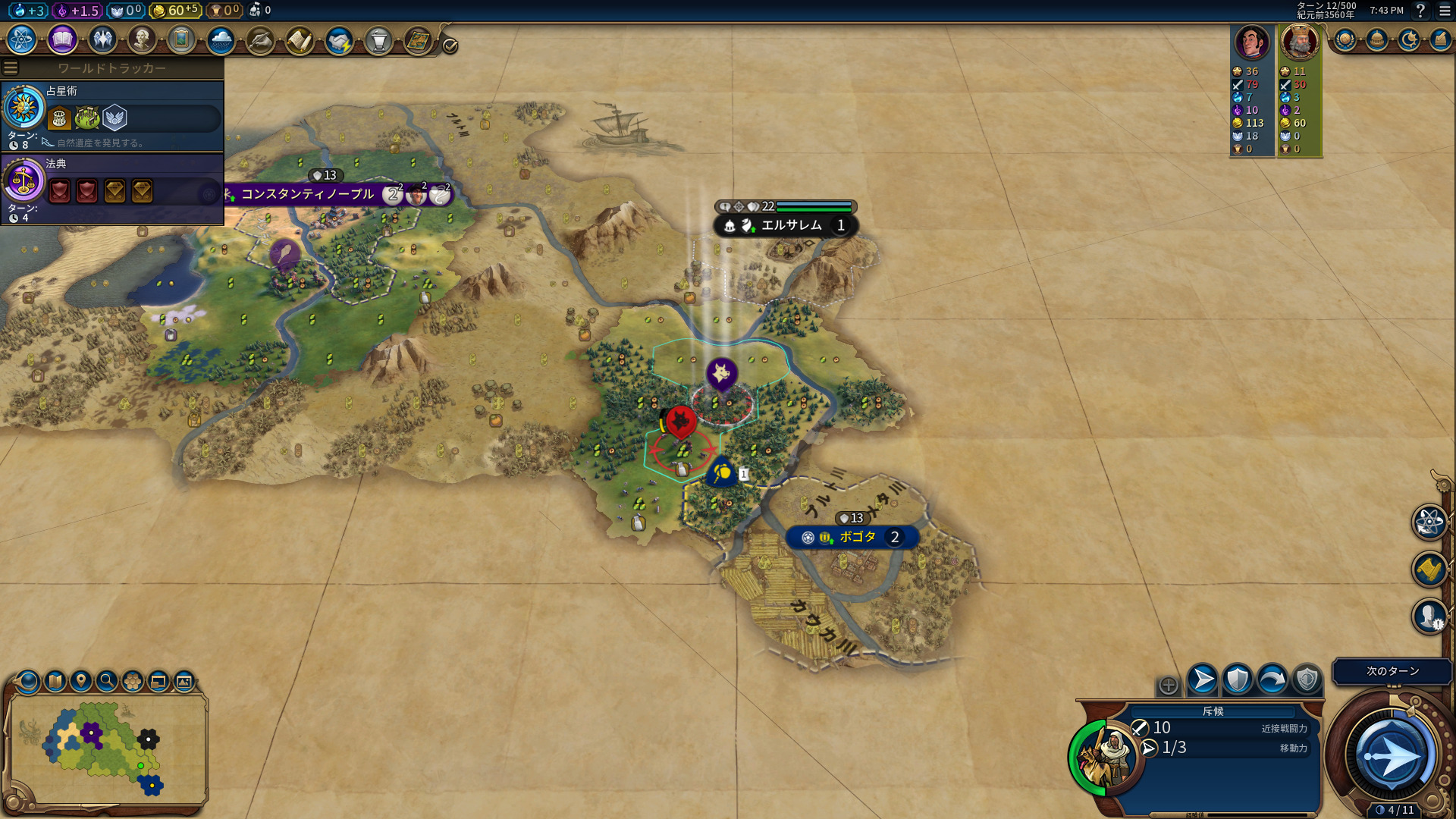This screenshot has height=819, width=1456.
Task: Open the civics tree book icon
Action: click(x=62, y=39)
